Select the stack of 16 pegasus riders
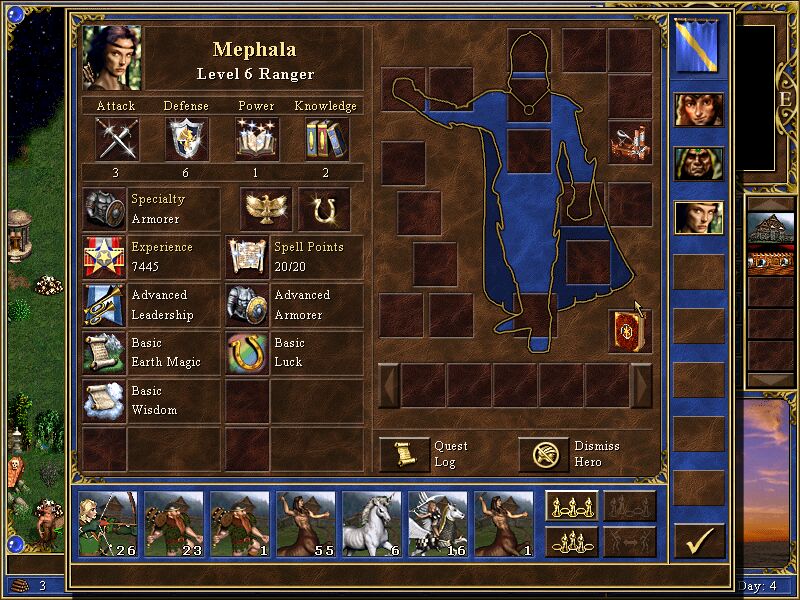Screen dimensions: 800x600 pyautogui.click(x=438, y=523)
